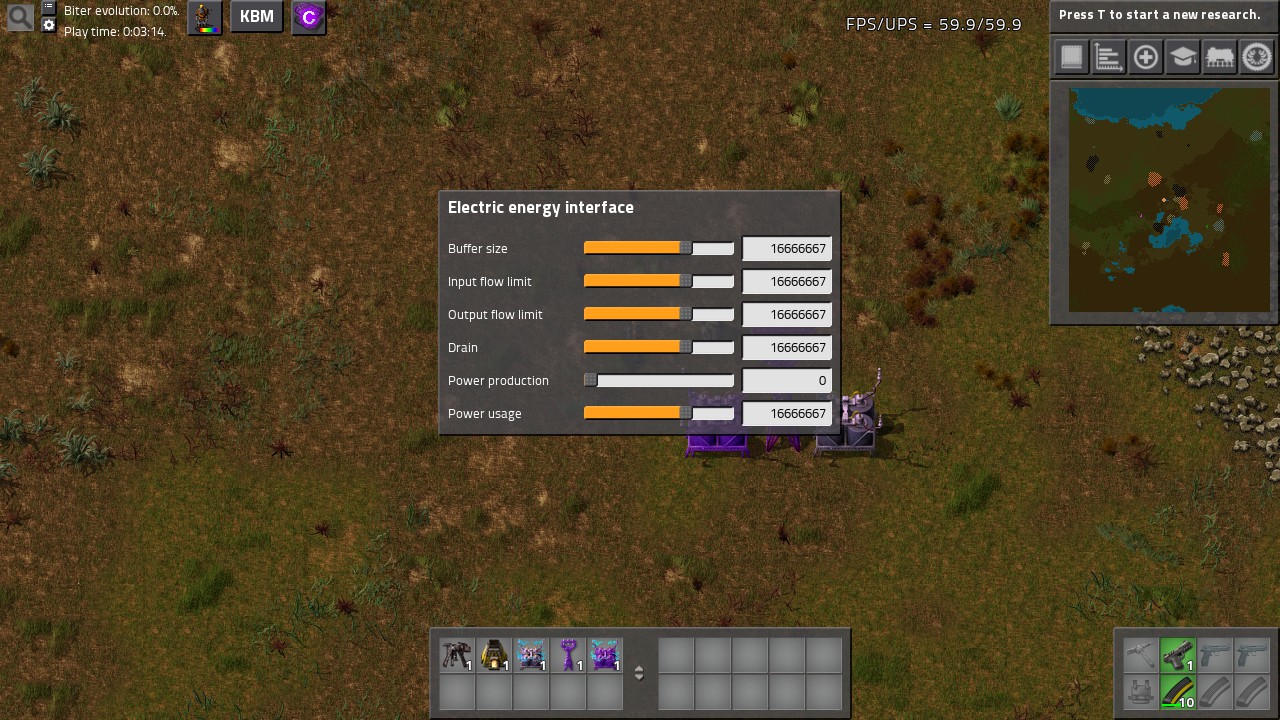Open the gear settings icon
The image size is (1280, 720).
click(x=49, y=25)
